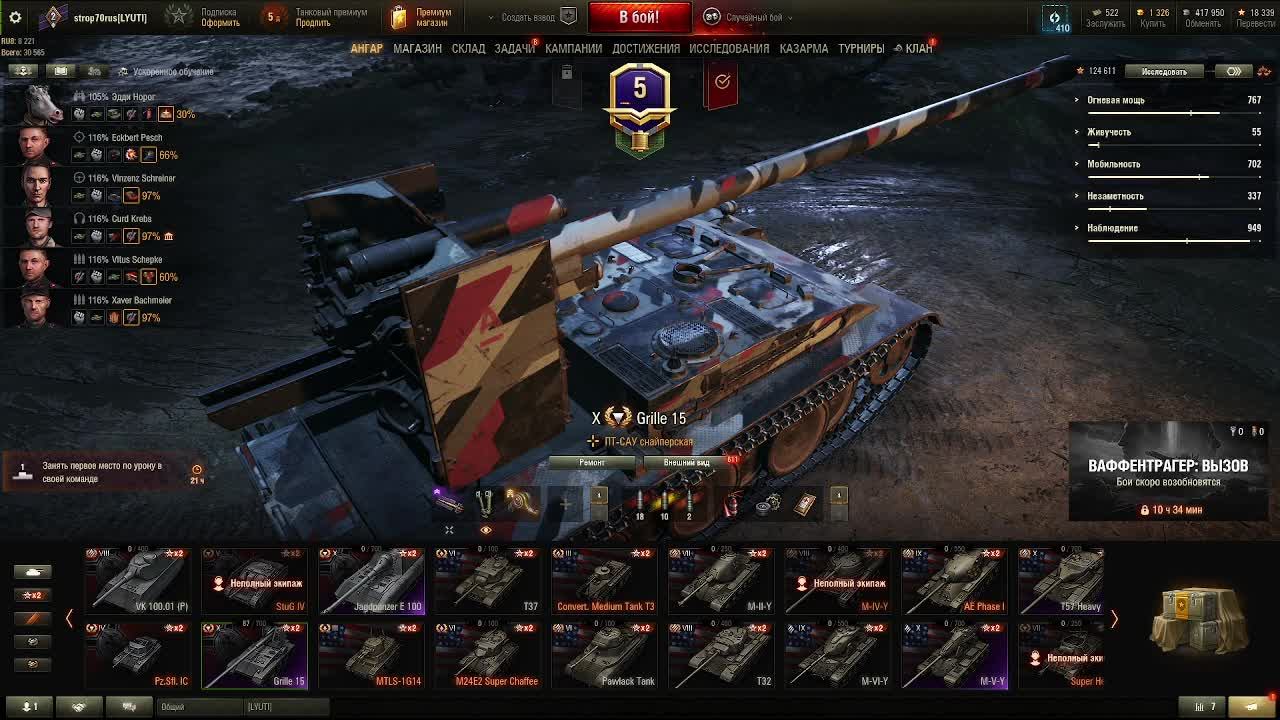Select the Jagdpanzer E 100 tank
1280x720 pixels.
[x=372, y=581]
